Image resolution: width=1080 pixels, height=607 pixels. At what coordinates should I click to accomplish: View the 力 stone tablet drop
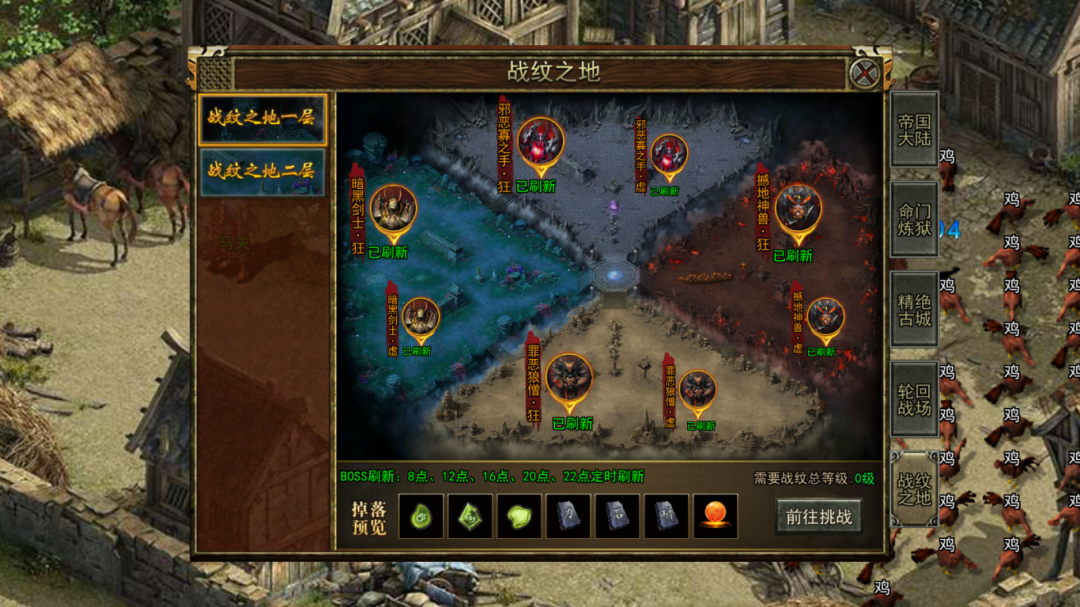[568, 516]
